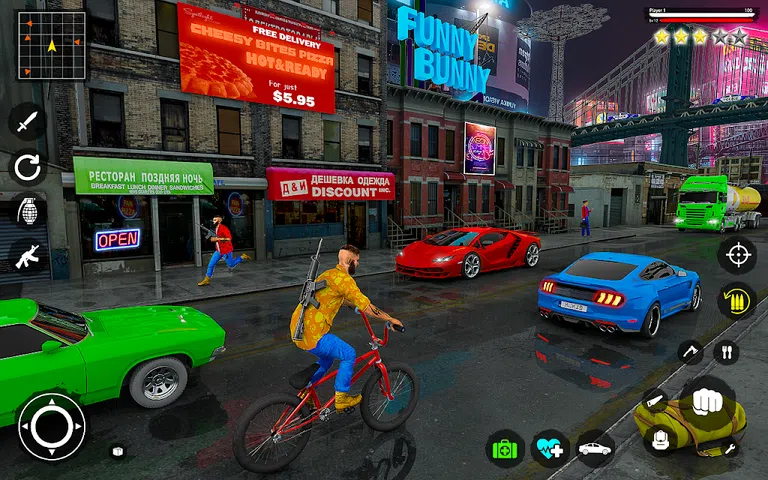Activate the crosshair aim button

coord(737,254)
